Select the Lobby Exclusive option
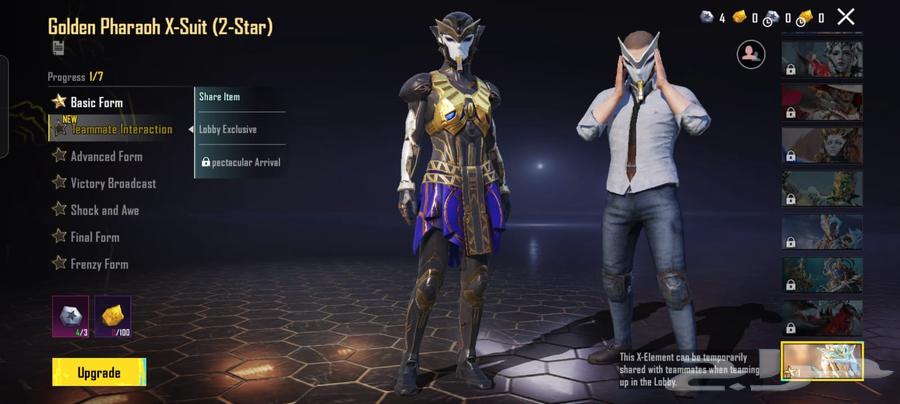 tap(240, 129)
